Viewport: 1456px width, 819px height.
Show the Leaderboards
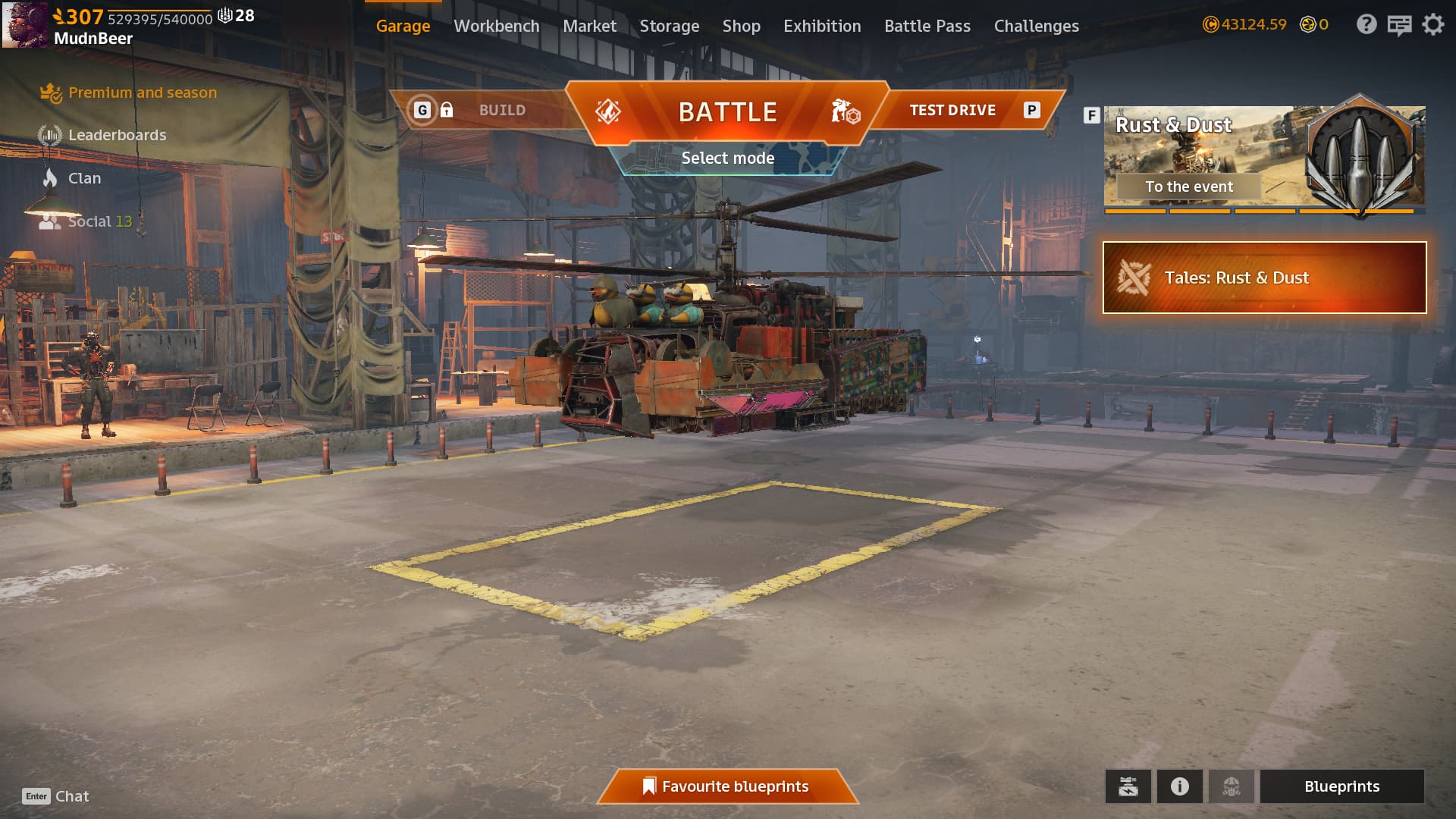pos(117,135)
